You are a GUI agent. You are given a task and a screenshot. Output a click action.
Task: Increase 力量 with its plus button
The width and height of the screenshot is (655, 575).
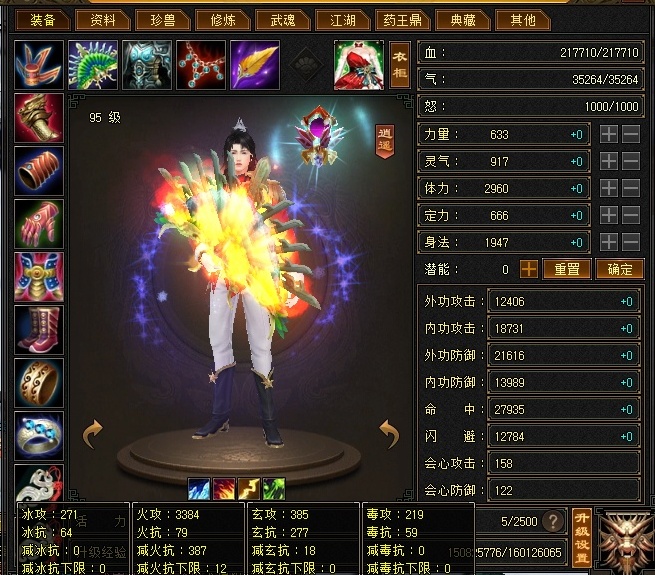tap(608, 134)
